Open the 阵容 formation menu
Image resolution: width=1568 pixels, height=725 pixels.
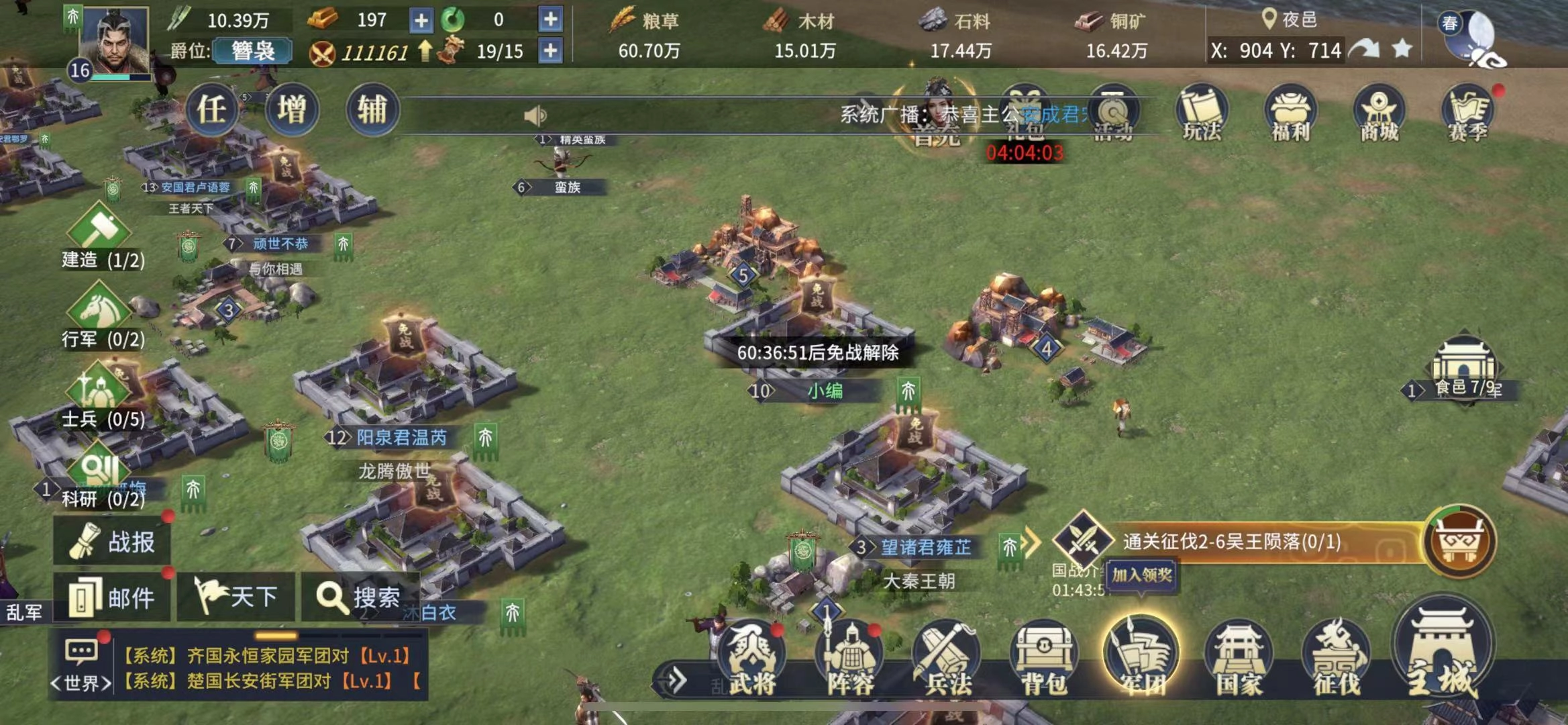click(849, 658)
